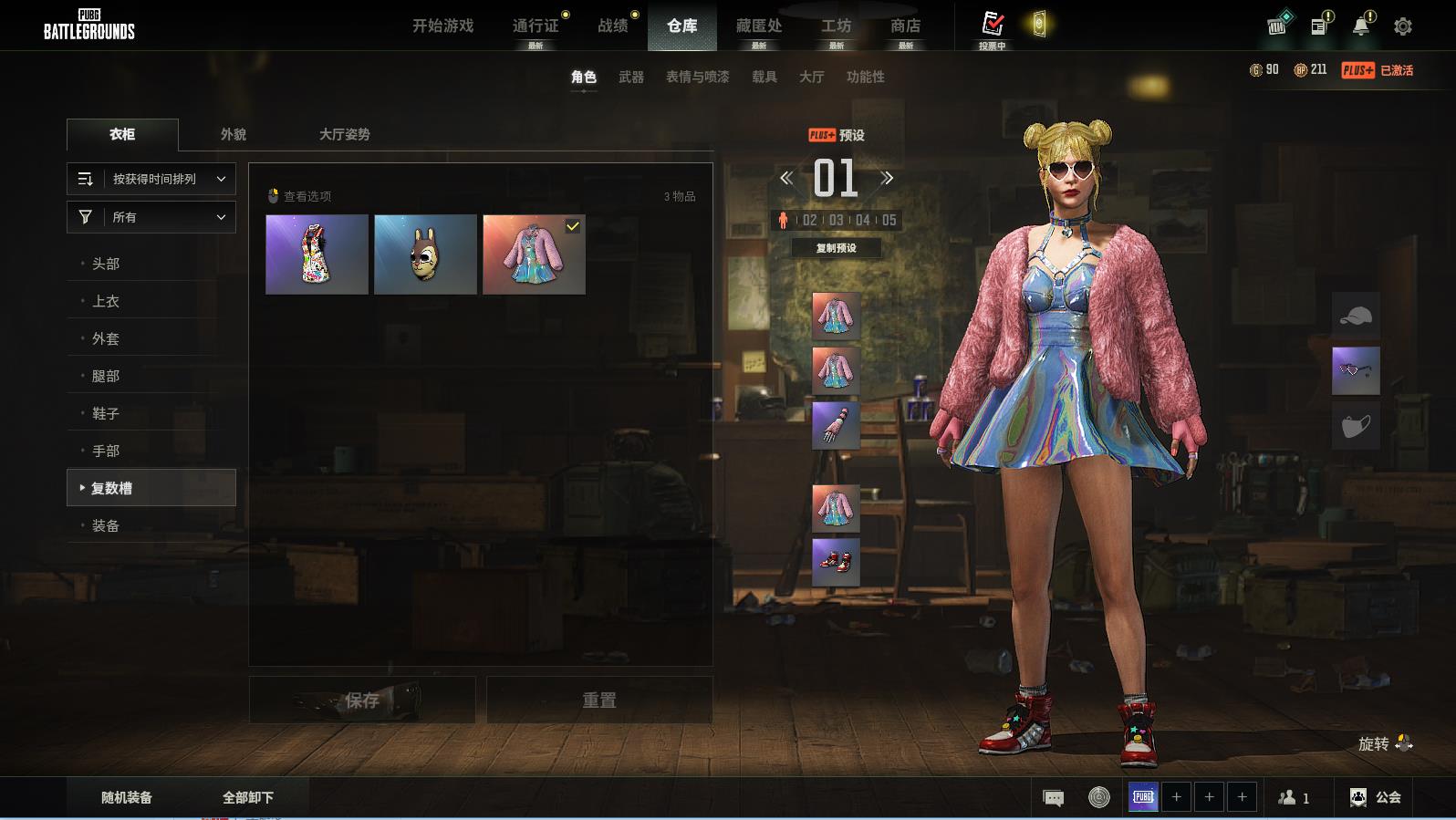Open the 大厅姿势 lobby pose tab
This screenshot has width=1456, height=820.
(344, 134)
